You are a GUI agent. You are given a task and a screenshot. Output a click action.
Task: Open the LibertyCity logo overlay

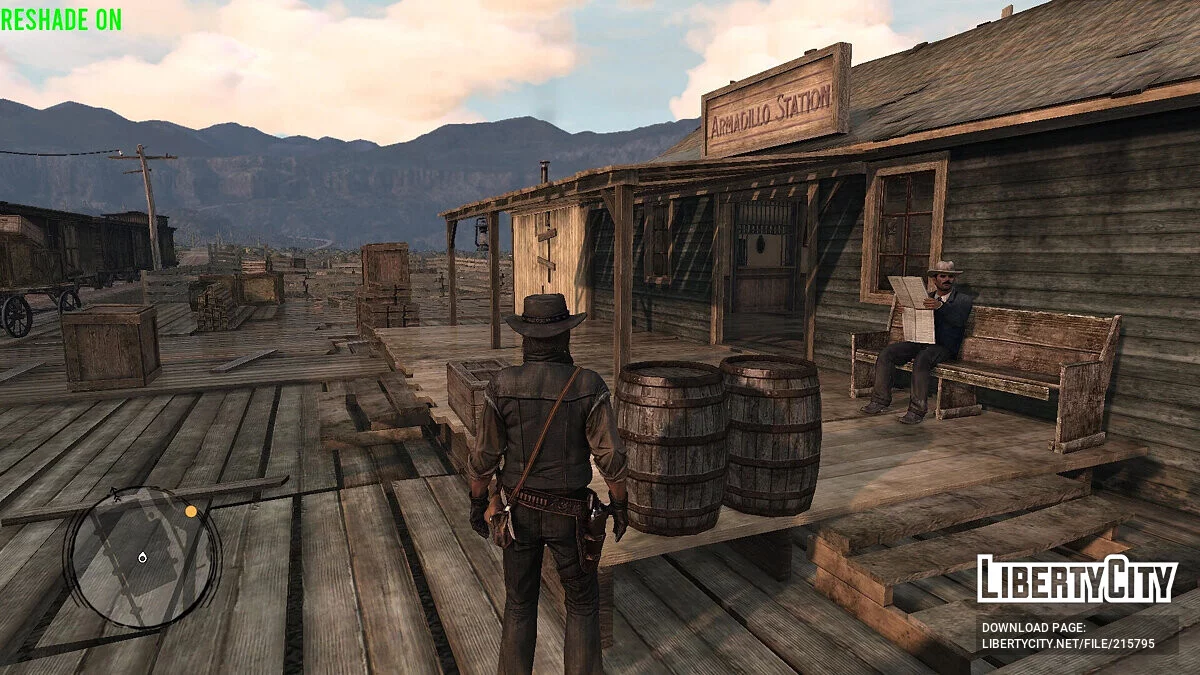click(1076, 580)
